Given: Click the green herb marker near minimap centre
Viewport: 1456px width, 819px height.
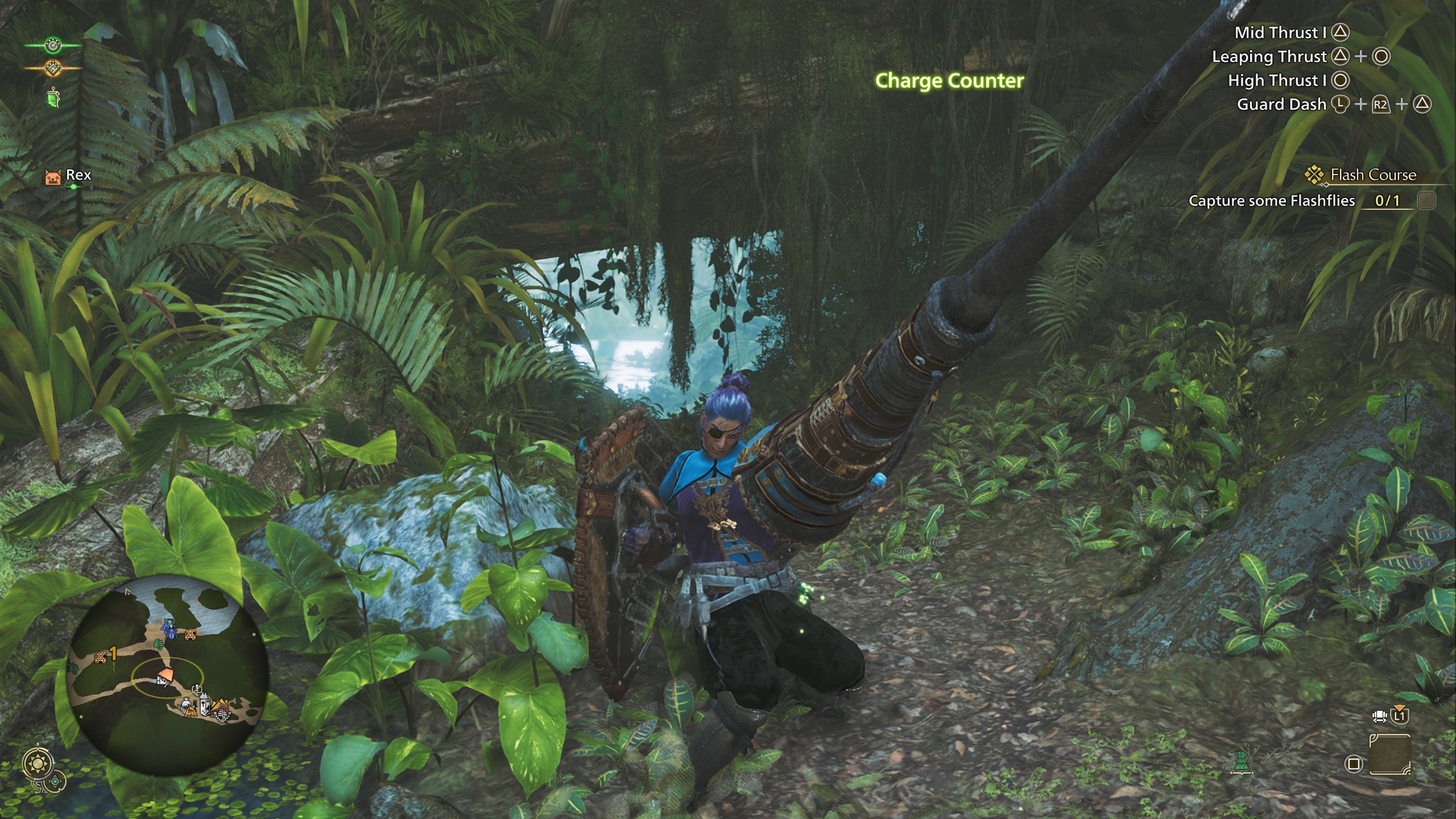Looking at the screenshot, I should 158,644.
